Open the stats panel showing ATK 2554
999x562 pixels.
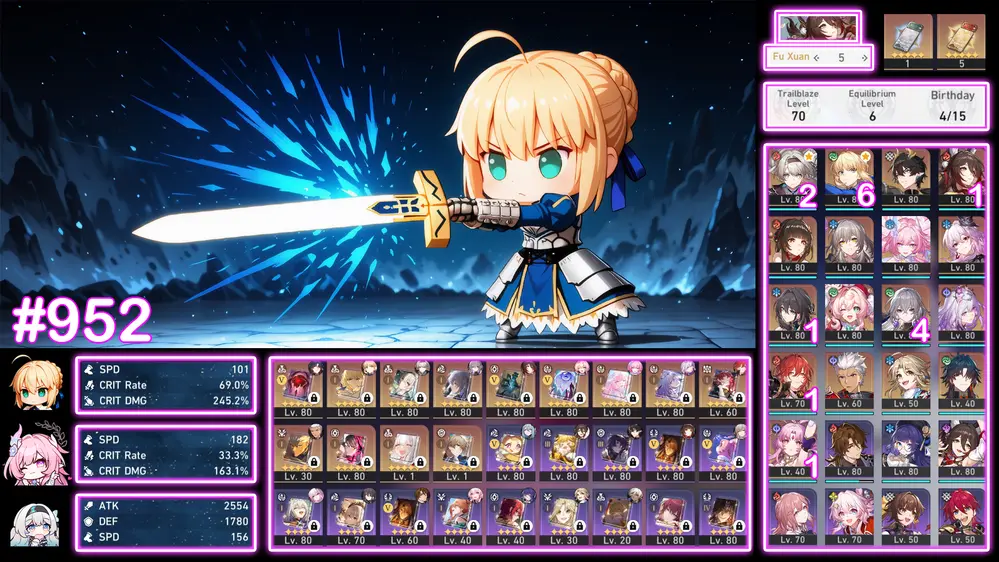click(165, 523)
